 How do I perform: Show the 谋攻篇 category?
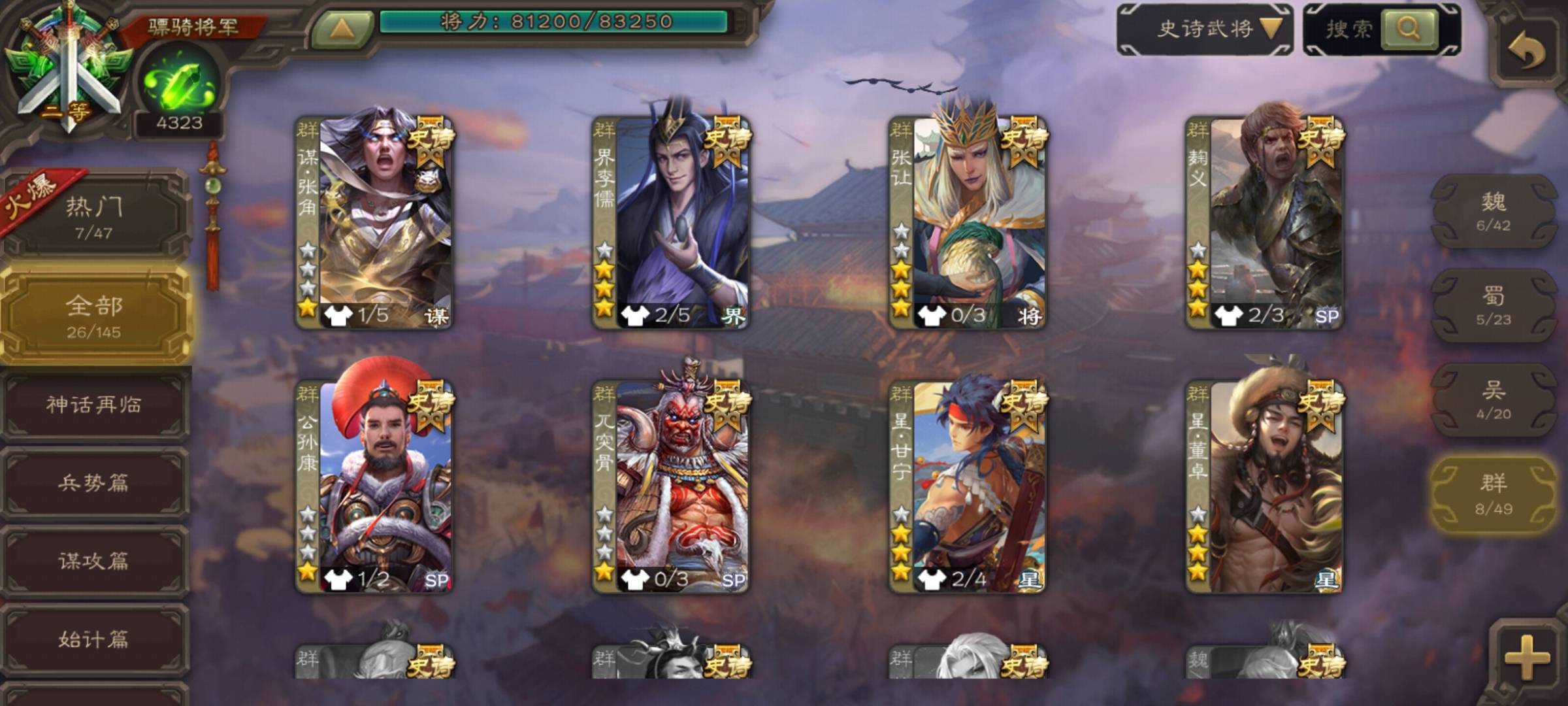point(94,561)
